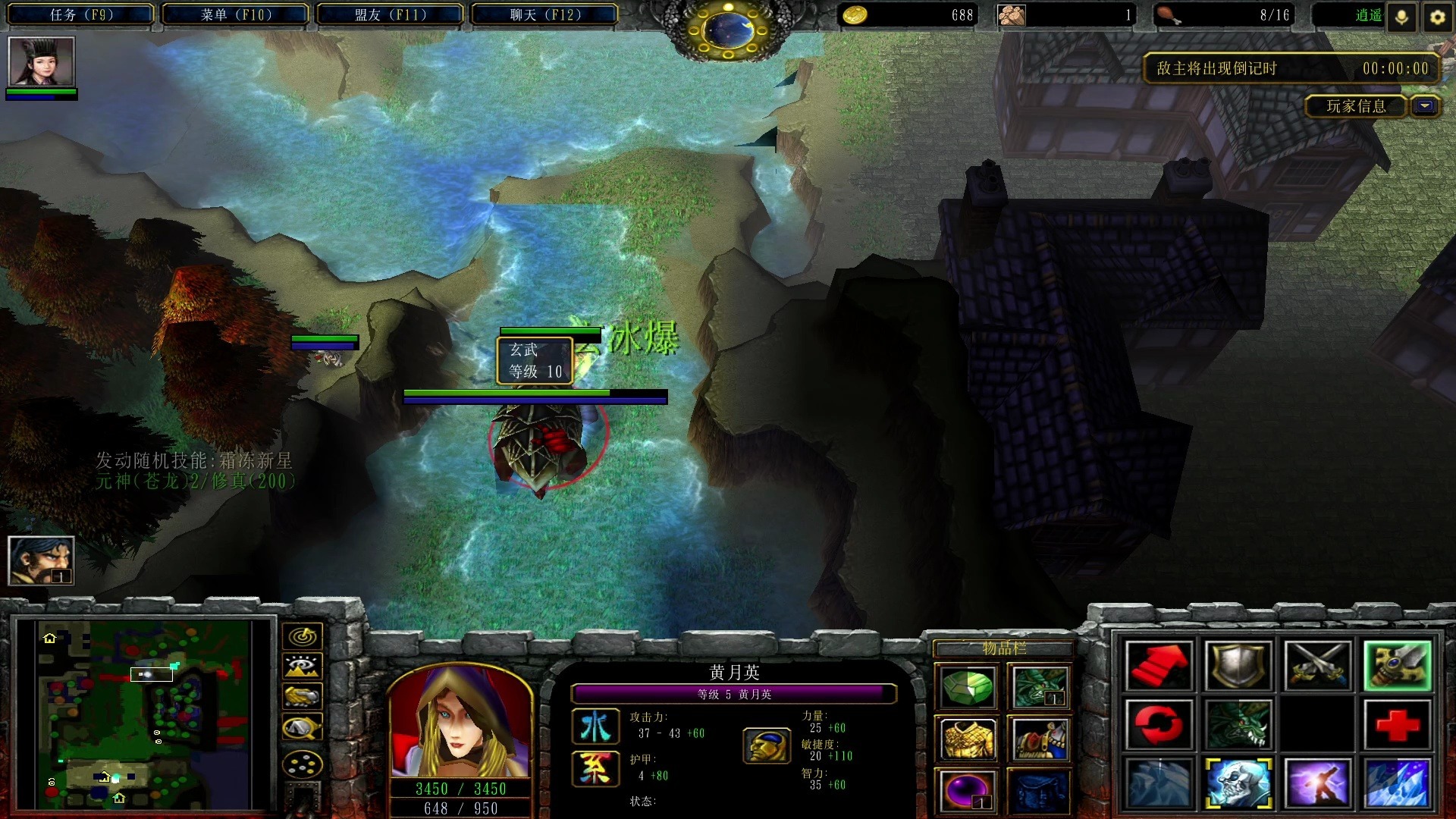Select the hero portrait at top left

click(41, 61)
